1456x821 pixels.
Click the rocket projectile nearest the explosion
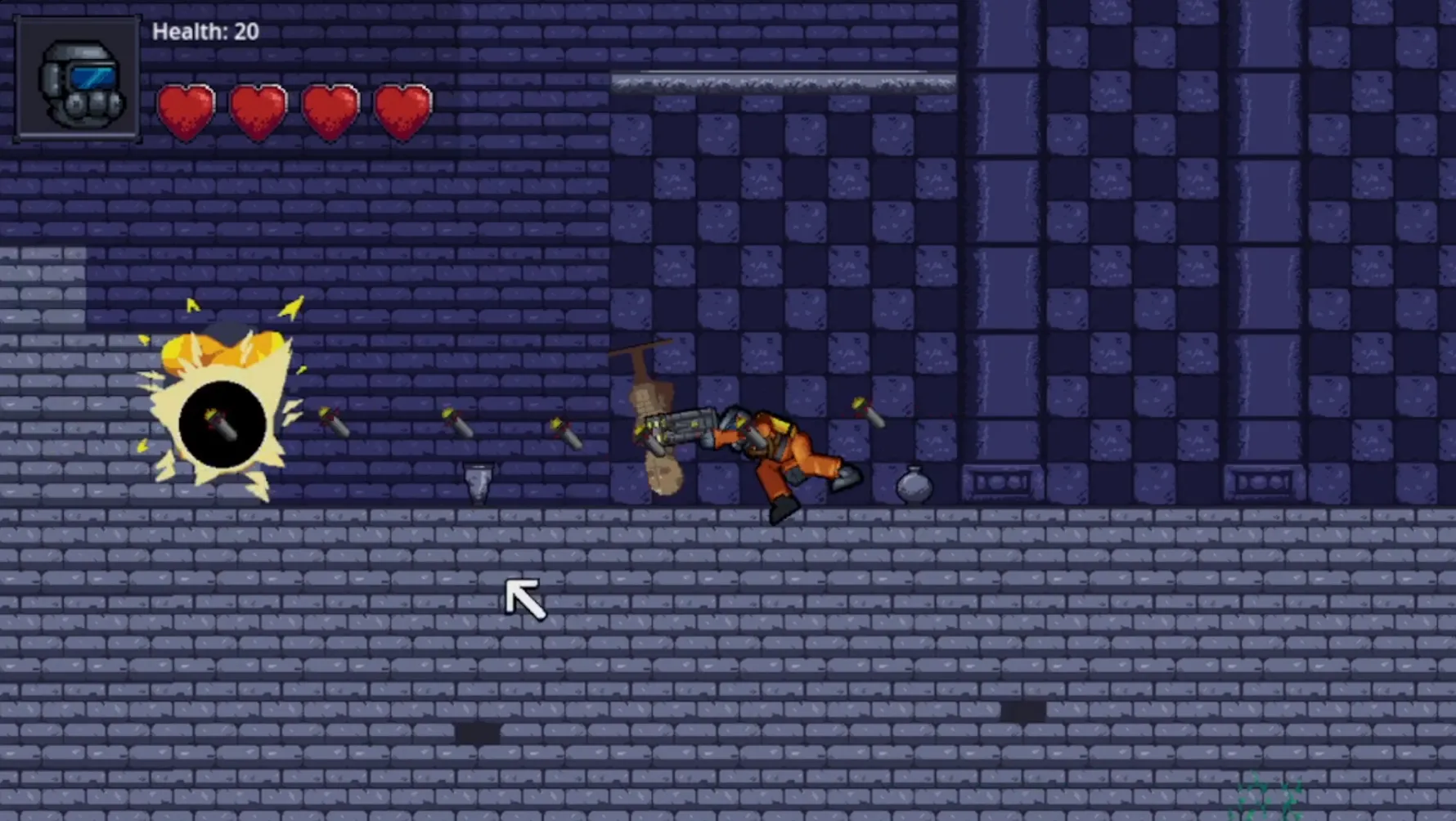coord(335,421)
